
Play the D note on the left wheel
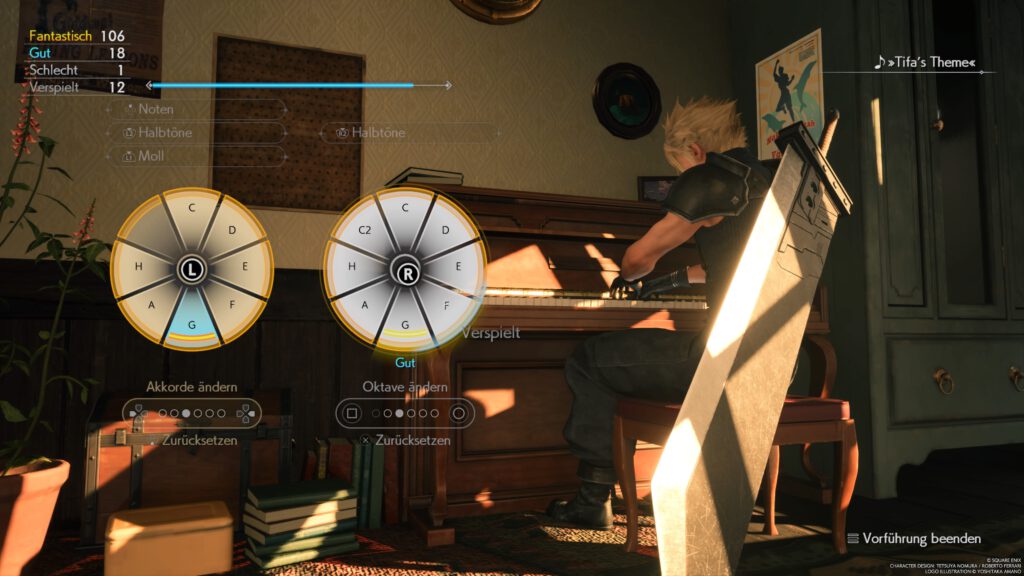pos(231,231)
